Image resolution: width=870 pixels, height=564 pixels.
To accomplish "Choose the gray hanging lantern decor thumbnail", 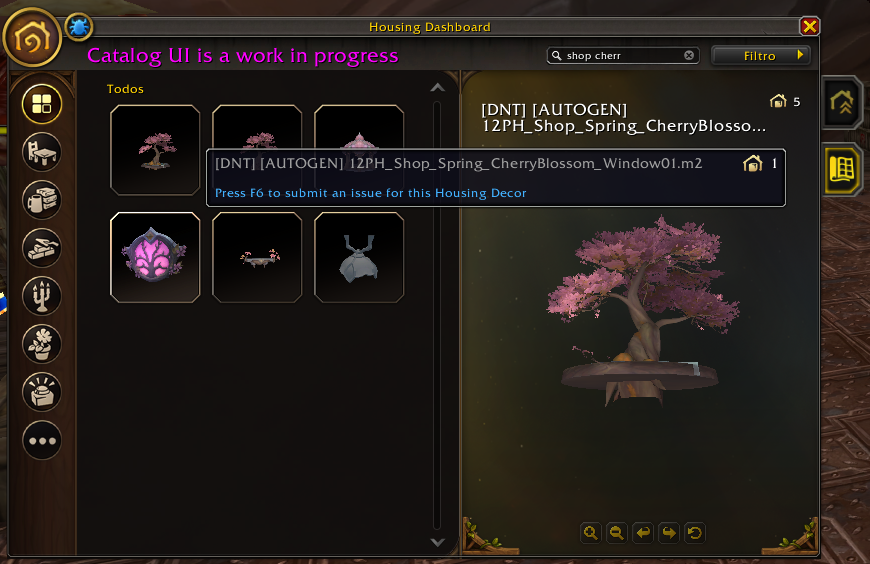I will (359, 257).
